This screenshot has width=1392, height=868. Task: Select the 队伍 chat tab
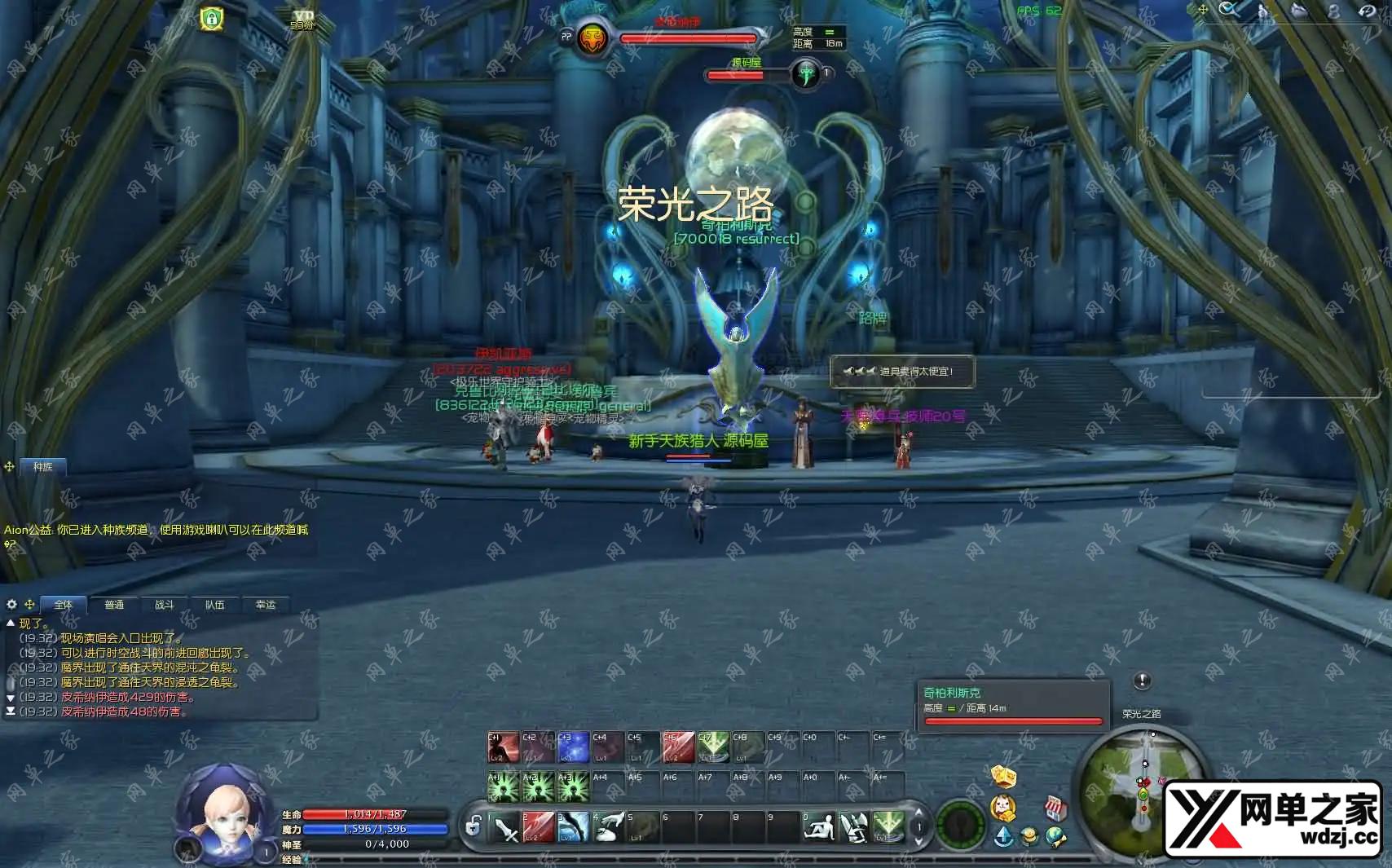214,605
